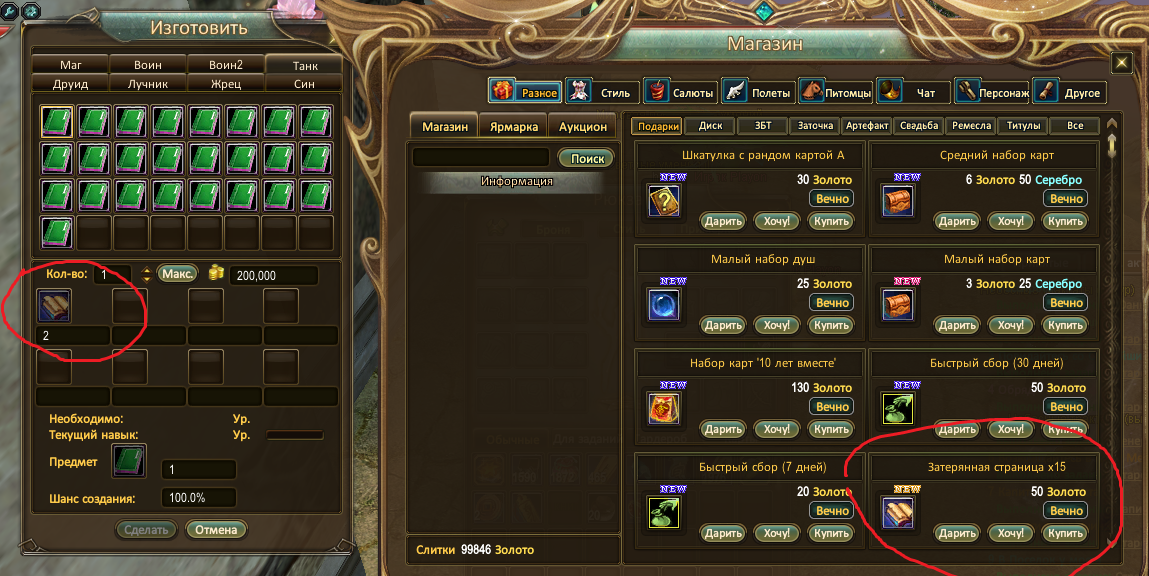Viewport: 1149px width, 576px height.
Task: Click the Макс. quantity button
Action: click(177, 274)
